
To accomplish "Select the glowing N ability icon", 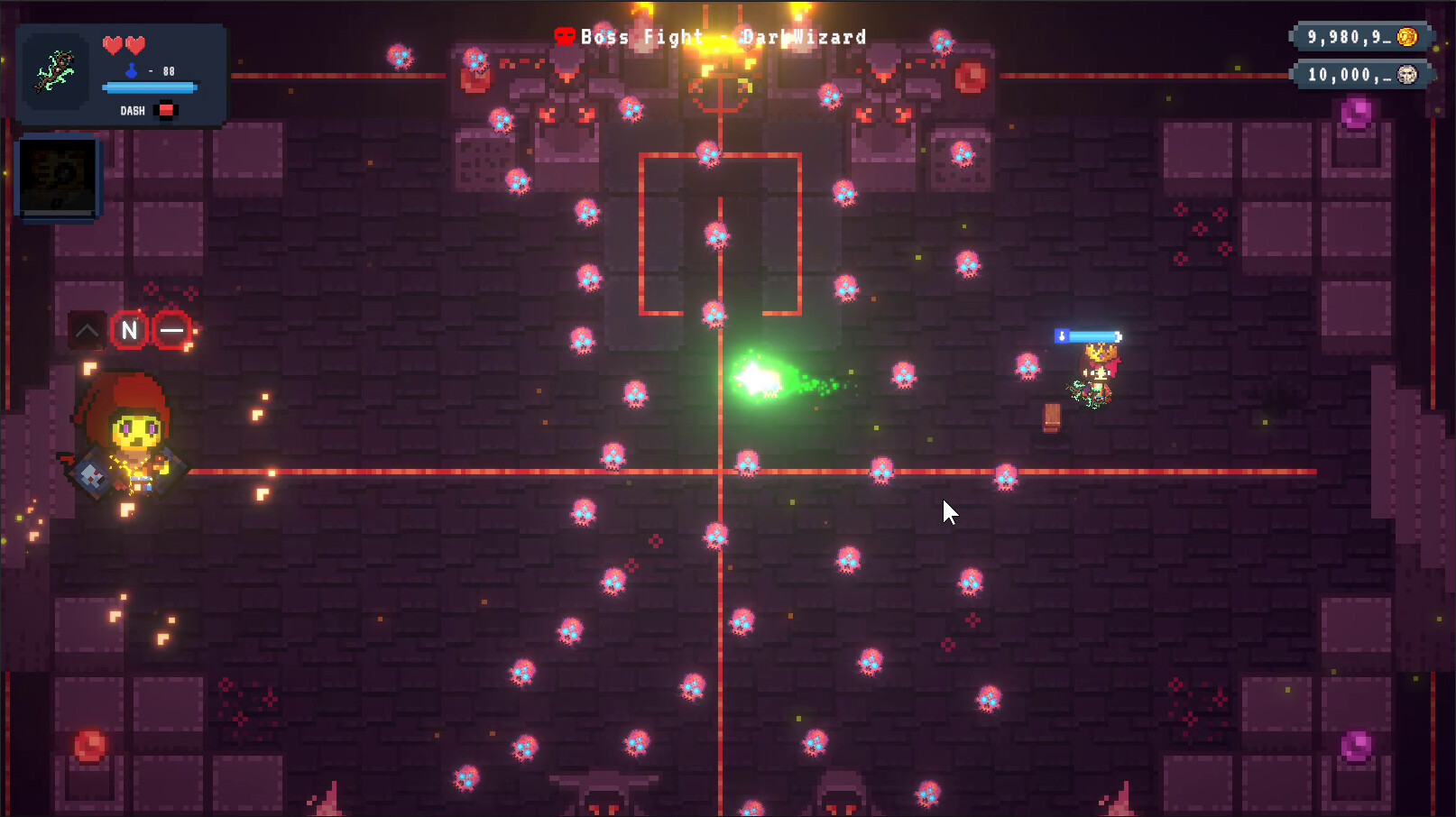I will pyautogui.click(x=129, y=330).
